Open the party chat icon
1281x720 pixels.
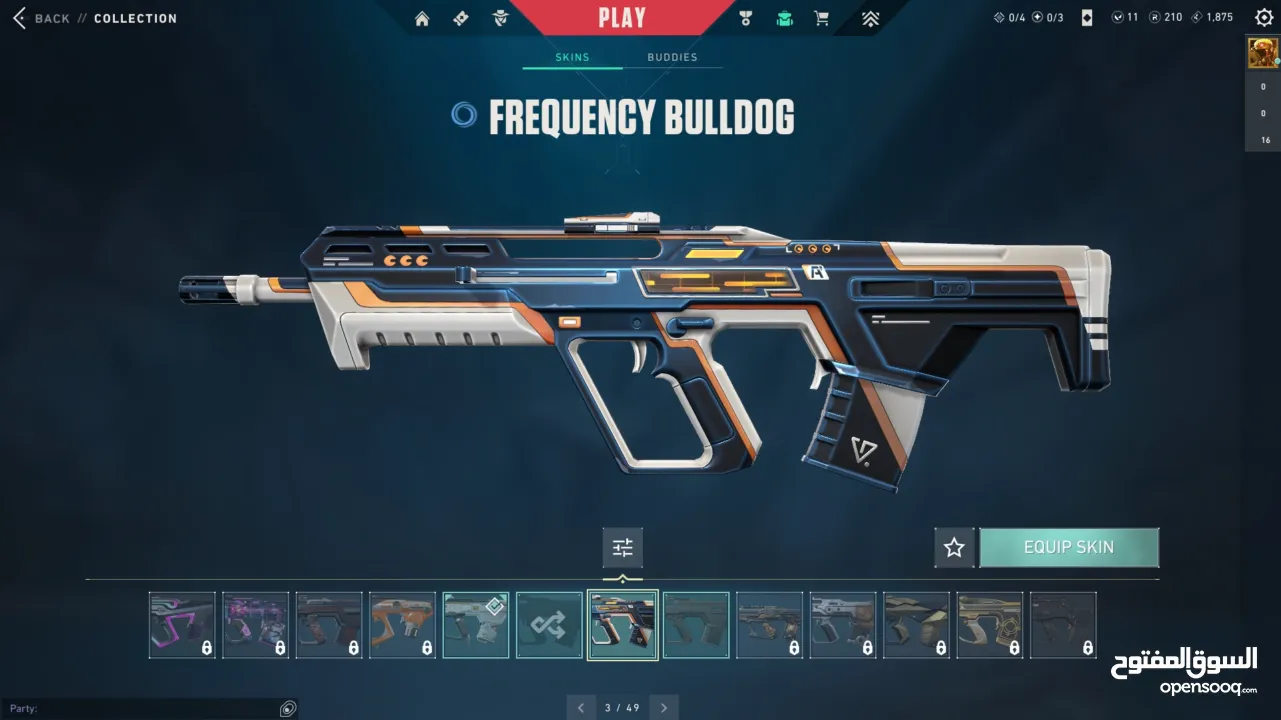click(x=288, y=708)
